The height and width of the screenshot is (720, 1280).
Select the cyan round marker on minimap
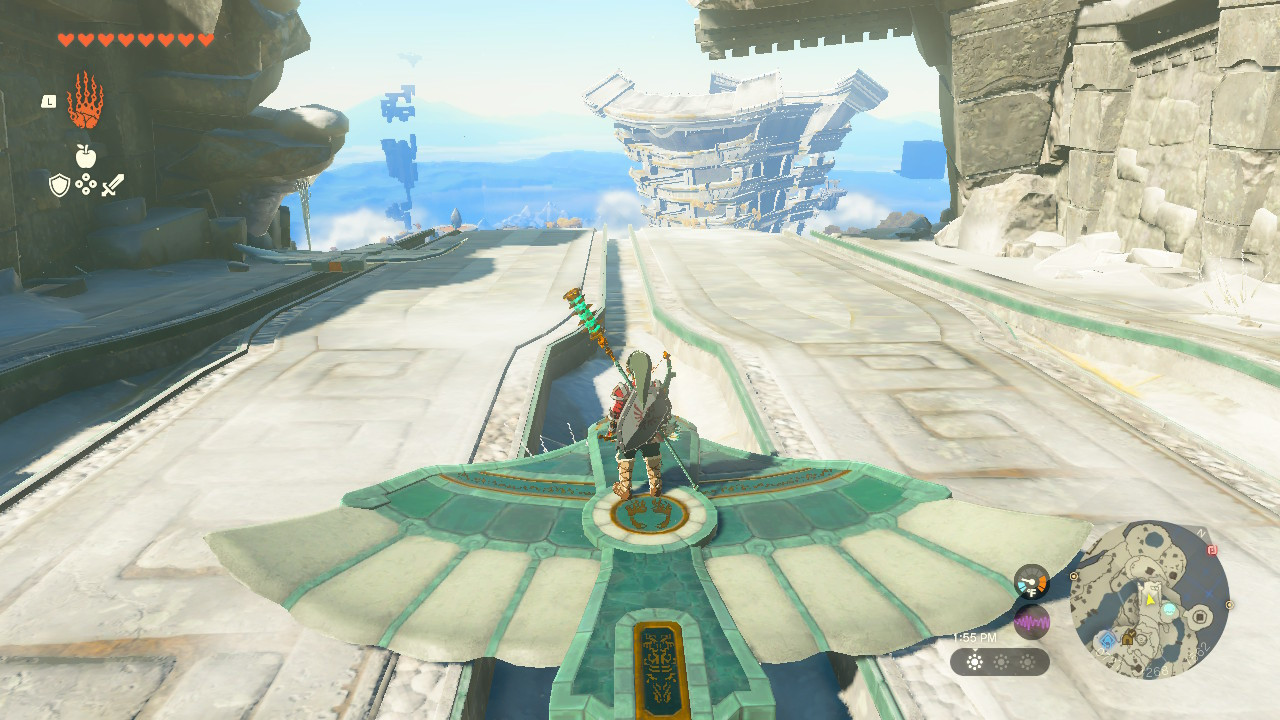click(1168, 609)
